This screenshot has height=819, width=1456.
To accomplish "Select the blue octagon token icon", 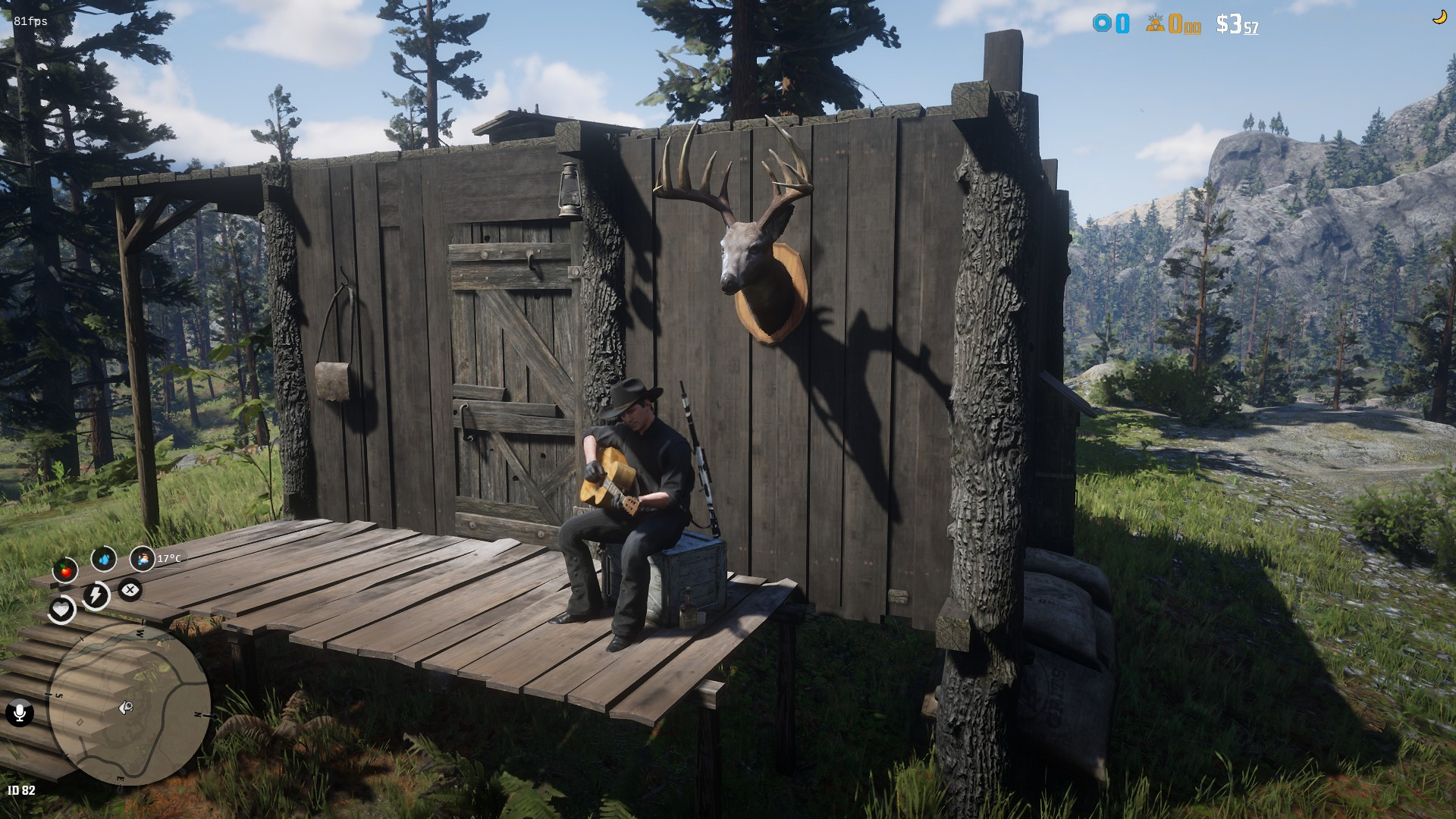I will (1101, 24).
